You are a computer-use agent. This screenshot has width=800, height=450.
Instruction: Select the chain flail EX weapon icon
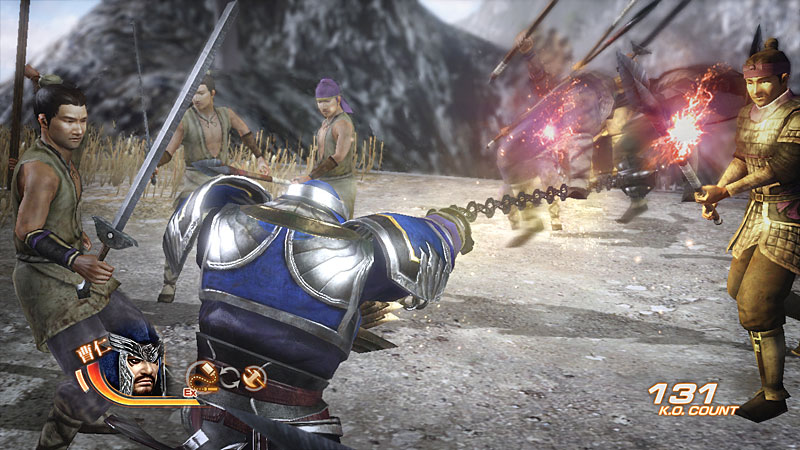pos(201,376)
